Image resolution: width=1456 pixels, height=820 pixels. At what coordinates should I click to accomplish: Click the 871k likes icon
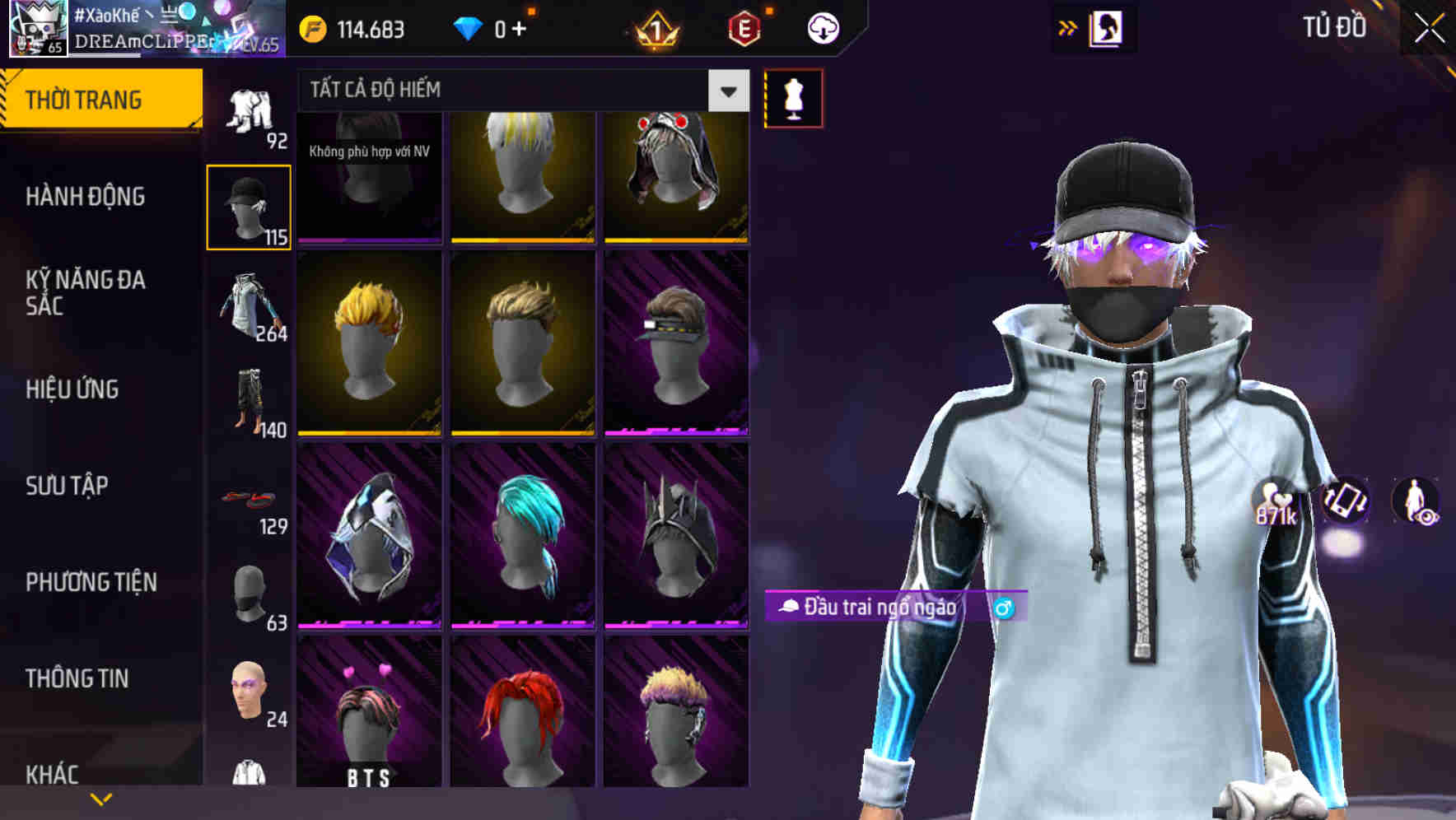[x=1276, y=502]
